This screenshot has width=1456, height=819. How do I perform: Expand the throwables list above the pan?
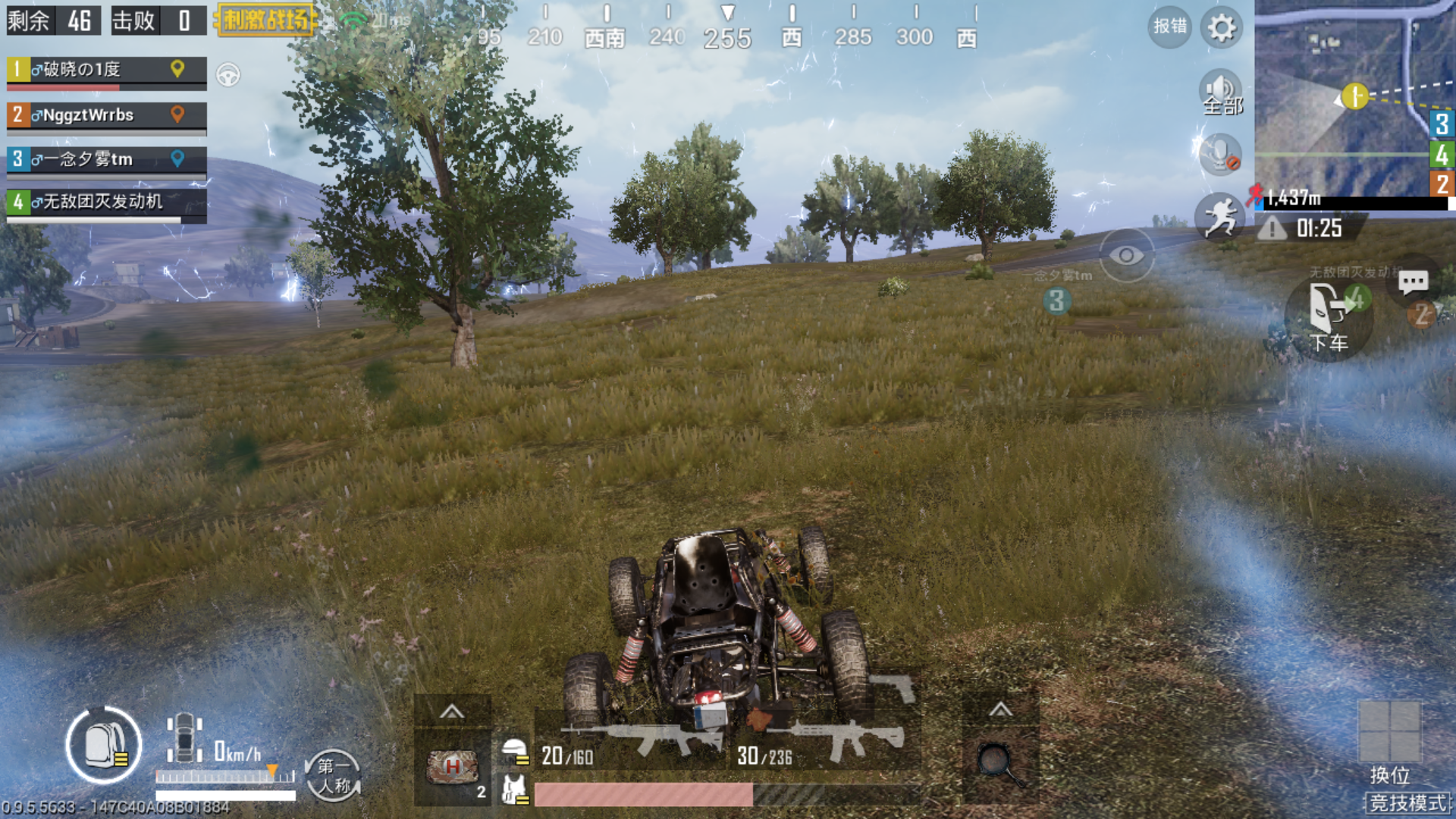point(1000,710)
